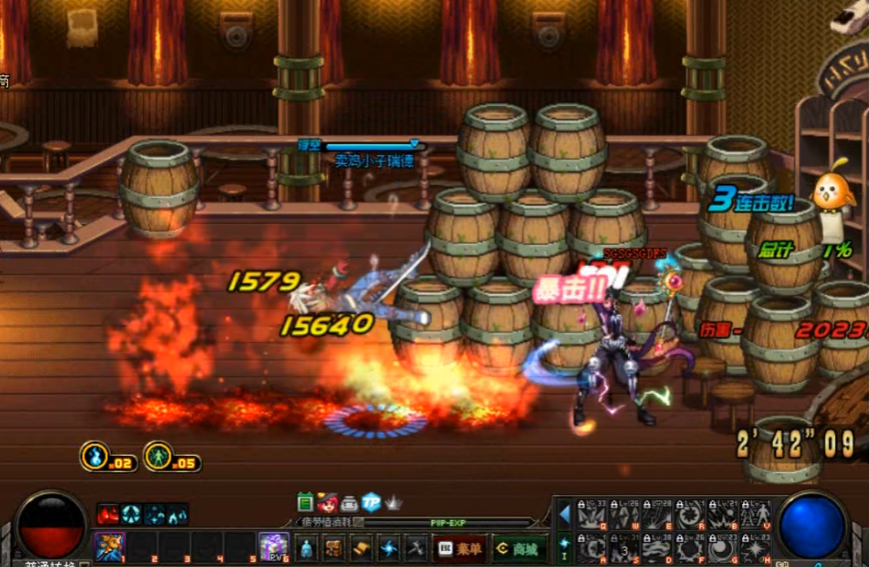Activate the starburst skill on hotkey H
869x567 pixels.
pos(757,549)
